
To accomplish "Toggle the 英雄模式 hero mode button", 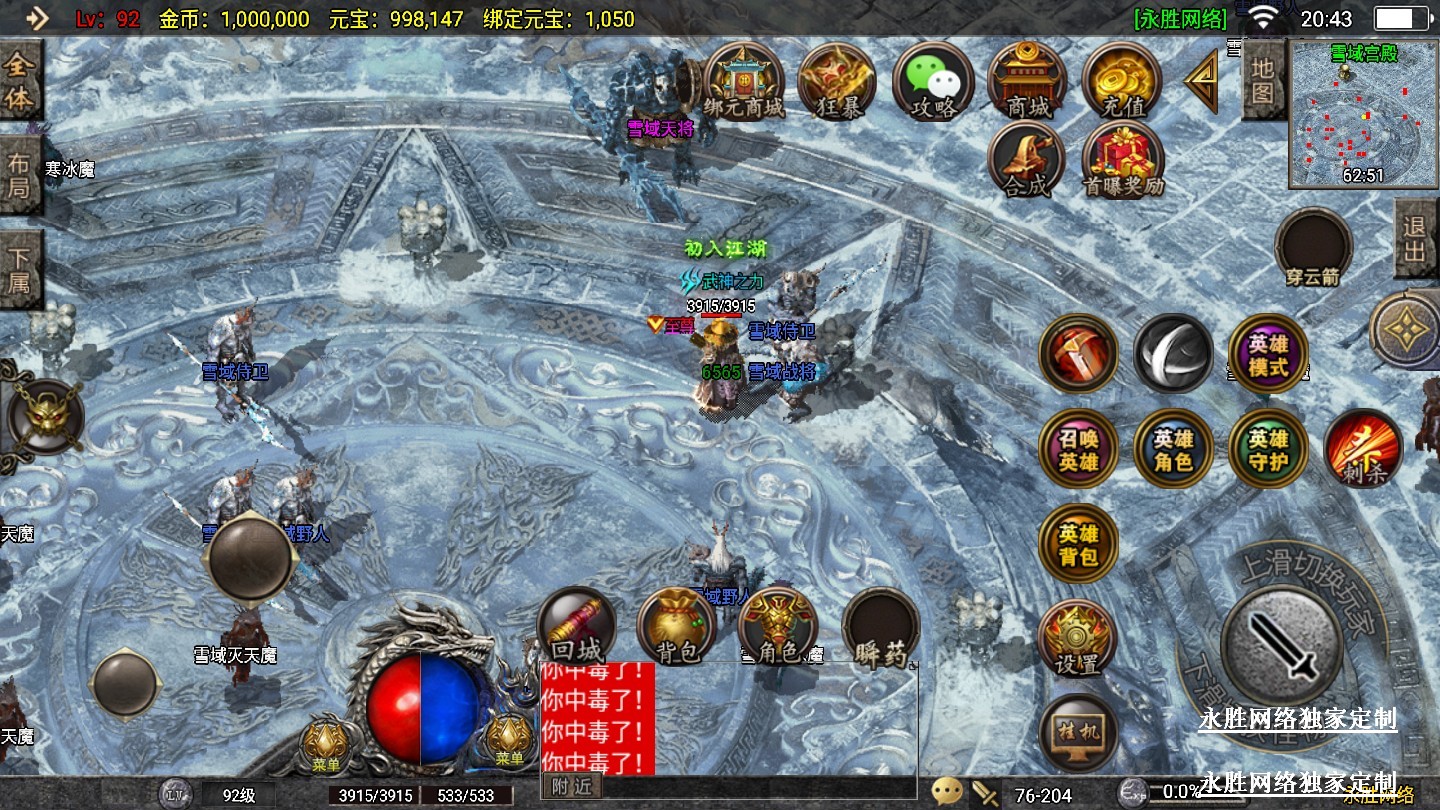I will (x=1268, y=354).
